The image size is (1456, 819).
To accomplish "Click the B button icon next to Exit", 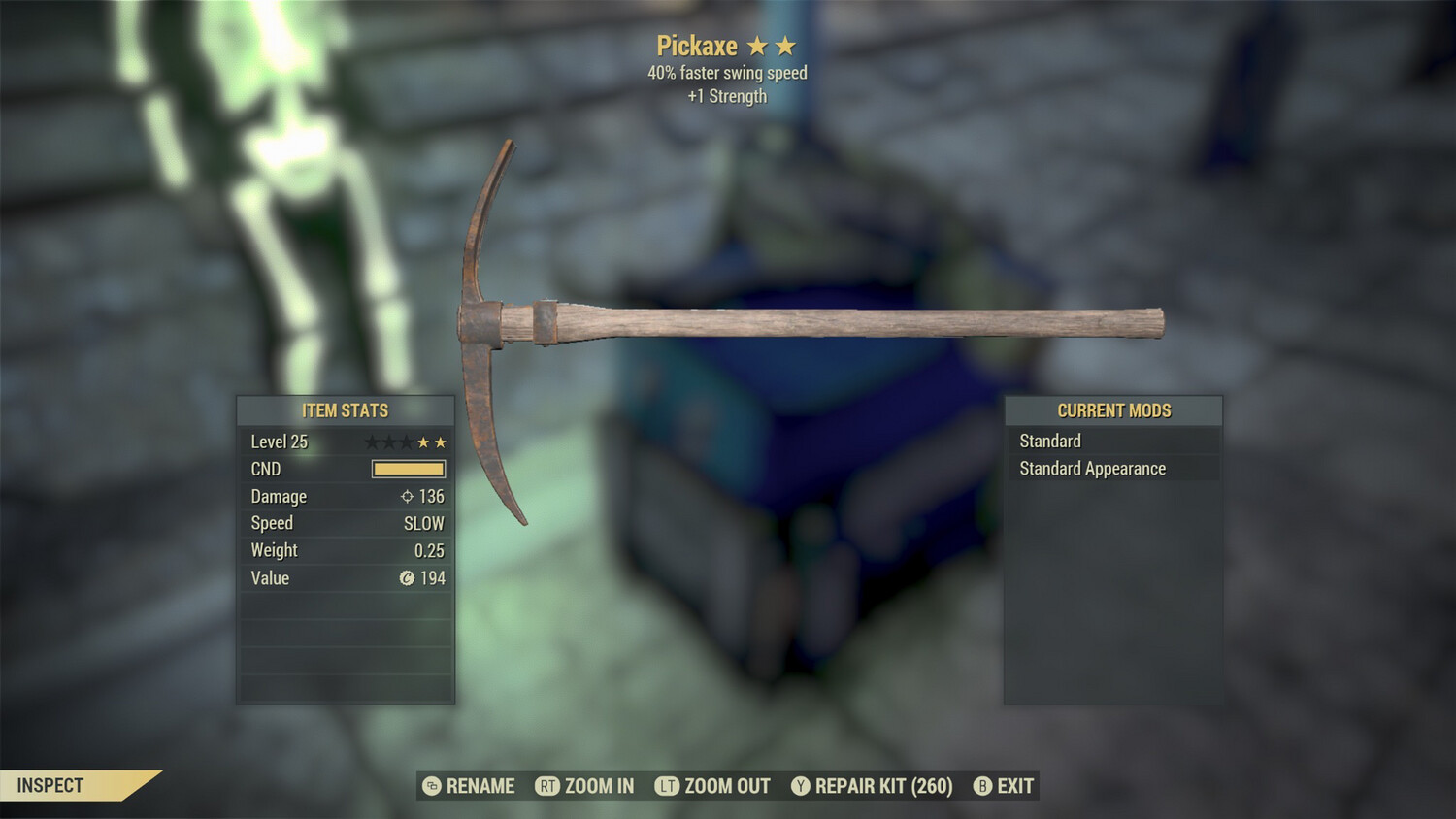I will pos(983,786).
